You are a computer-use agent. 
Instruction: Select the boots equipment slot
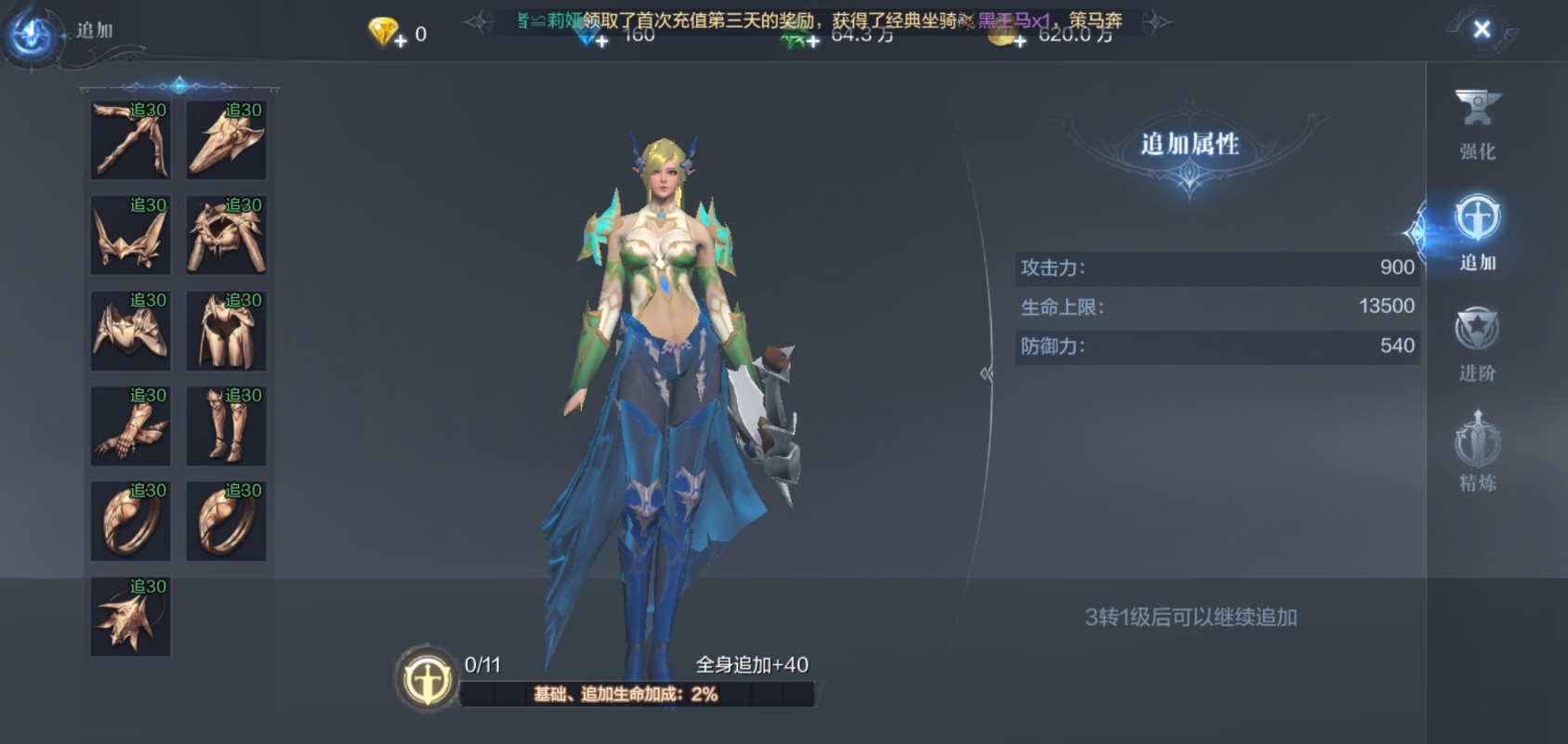225,424
